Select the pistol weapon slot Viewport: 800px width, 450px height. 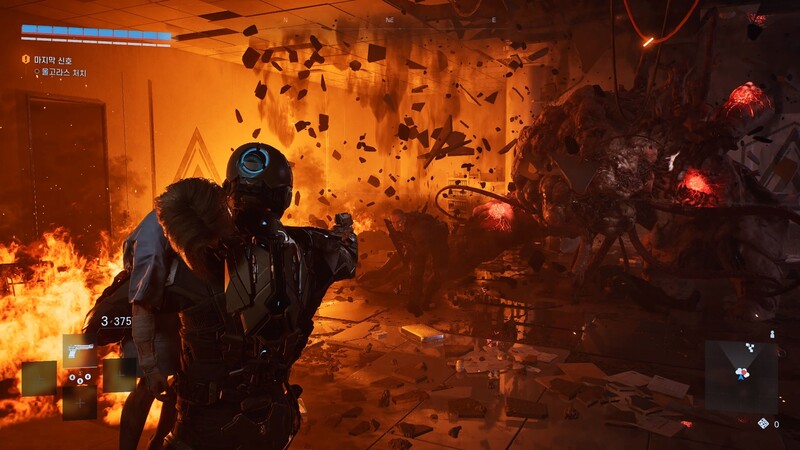click(x=79, y=350)
